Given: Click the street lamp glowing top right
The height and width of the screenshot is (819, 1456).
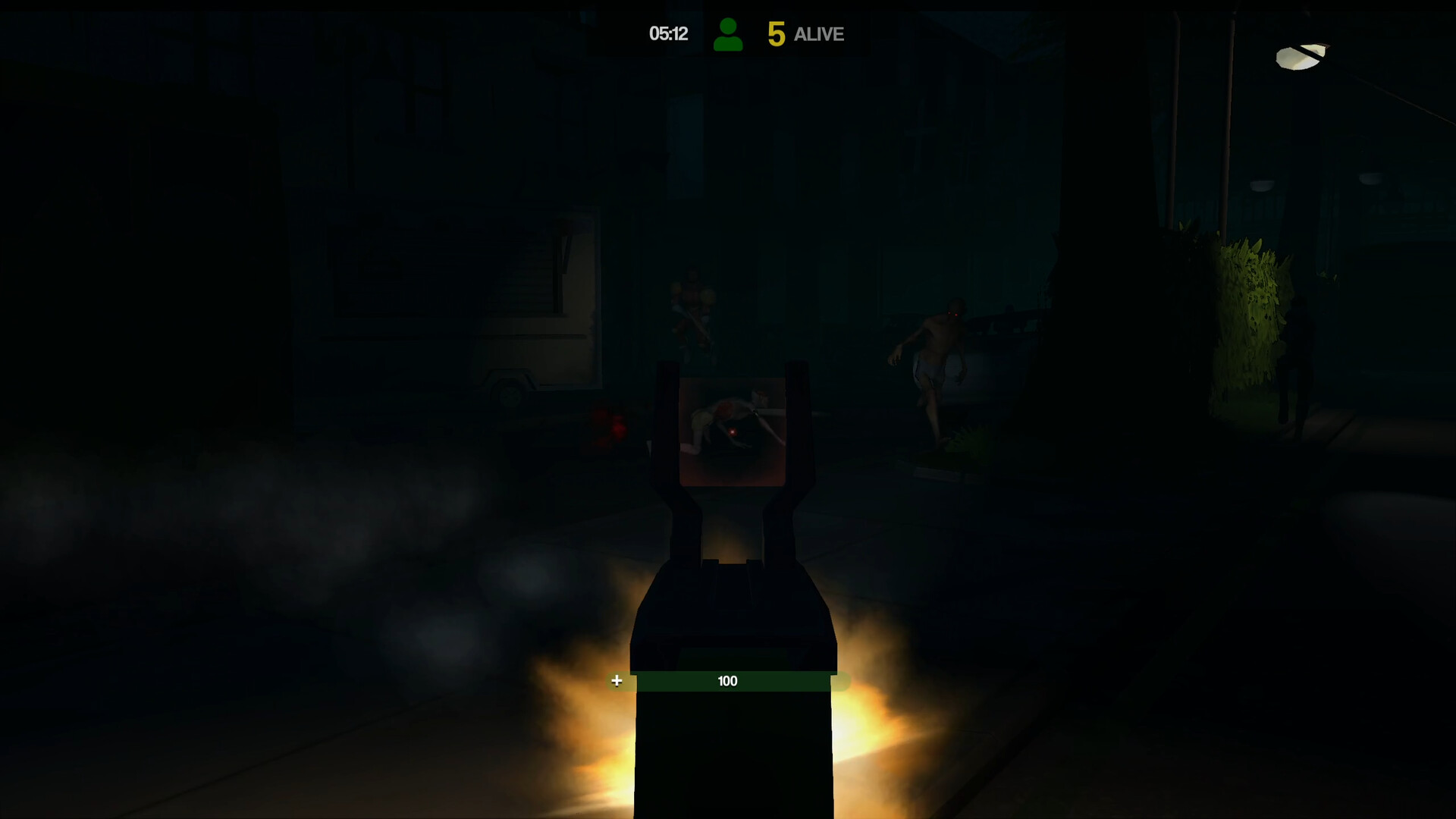Looking at the screenshot, I should pyautogui.click(x=1298, y=57).
